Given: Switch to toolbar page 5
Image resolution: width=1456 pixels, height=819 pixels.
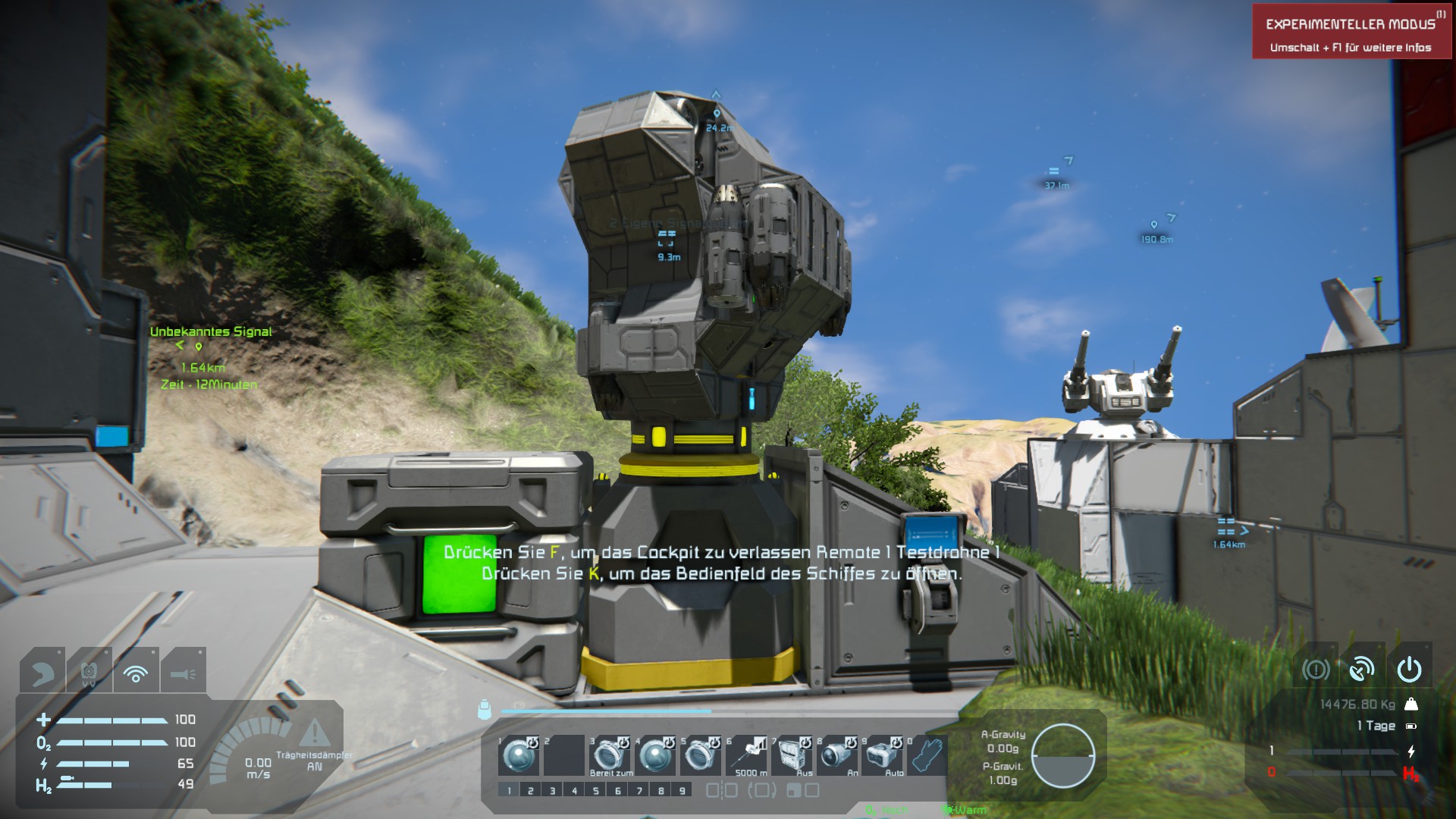Looking at the screenshot, I should [596, 790].
